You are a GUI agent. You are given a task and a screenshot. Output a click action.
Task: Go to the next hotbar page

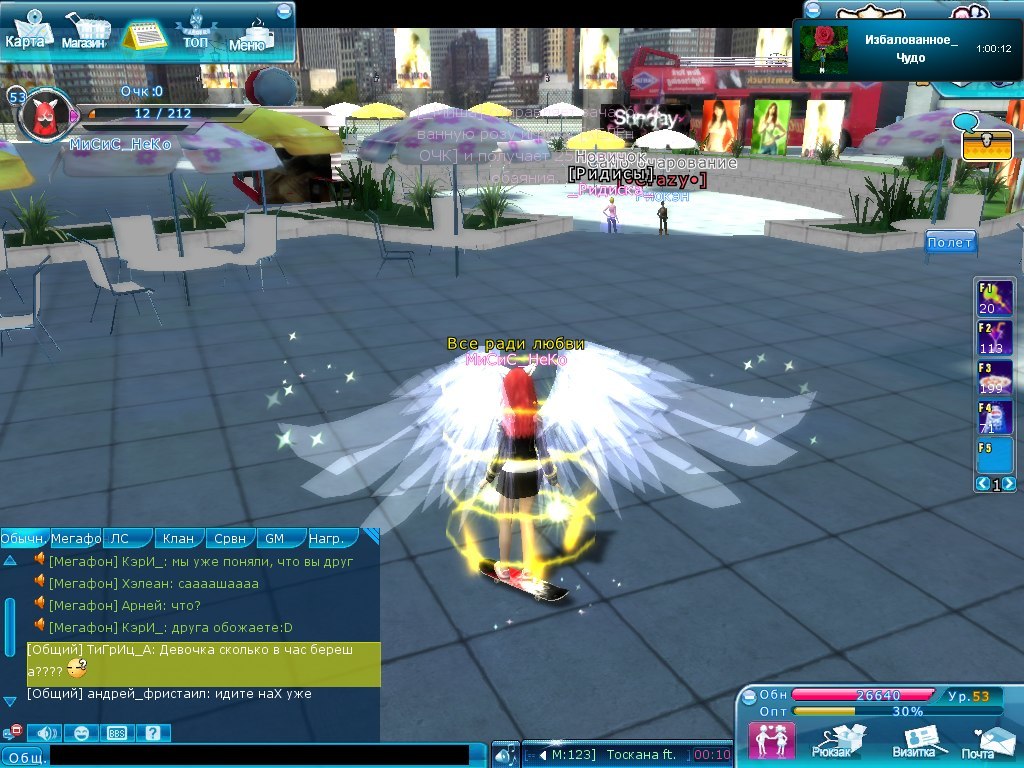pyautogui.click(x=1008, y=484)
